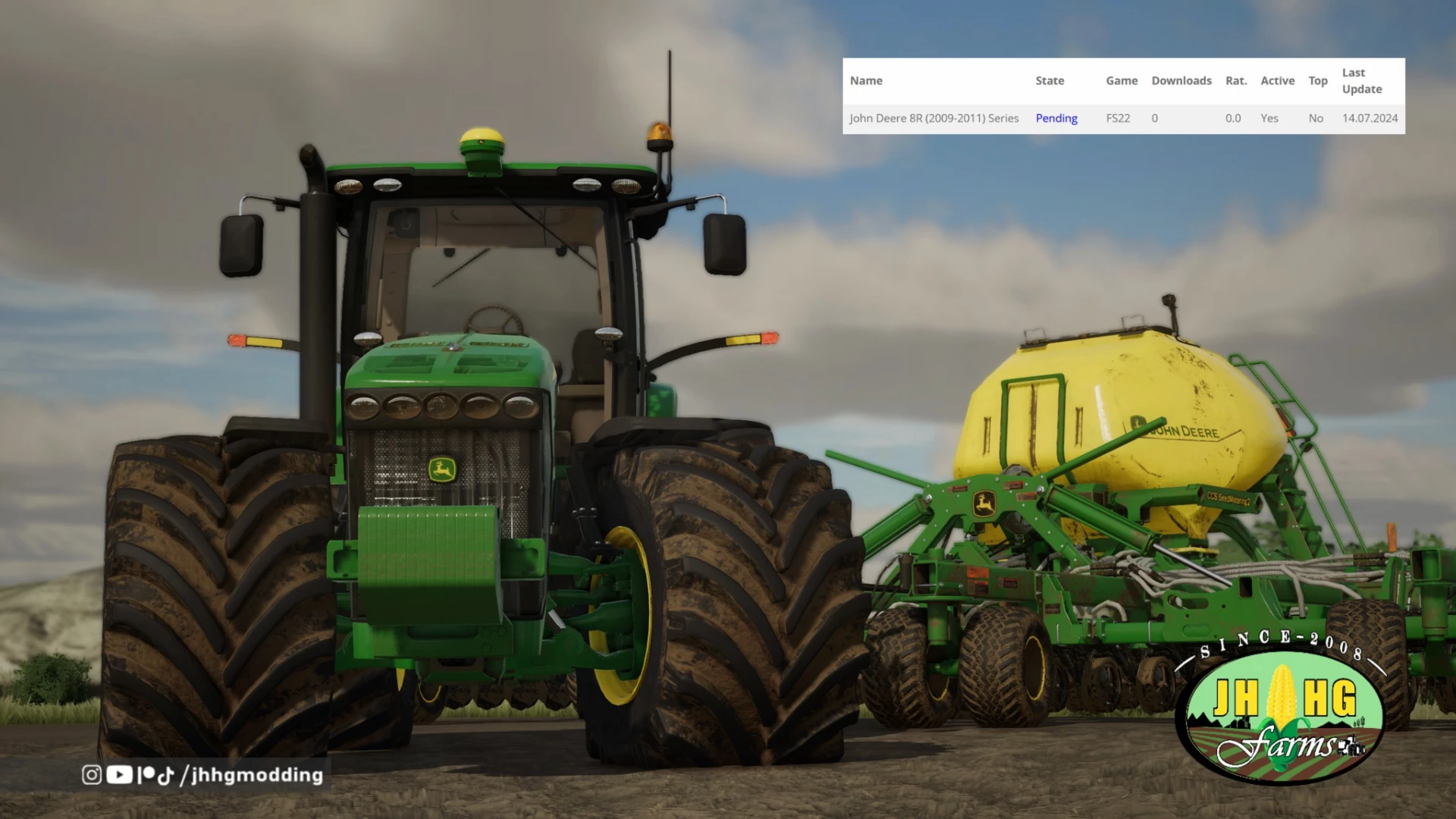This screenshot has height=819, width=1456.
Task: Open the Instagram icon in the watermark
Action: tap(92, 775)
